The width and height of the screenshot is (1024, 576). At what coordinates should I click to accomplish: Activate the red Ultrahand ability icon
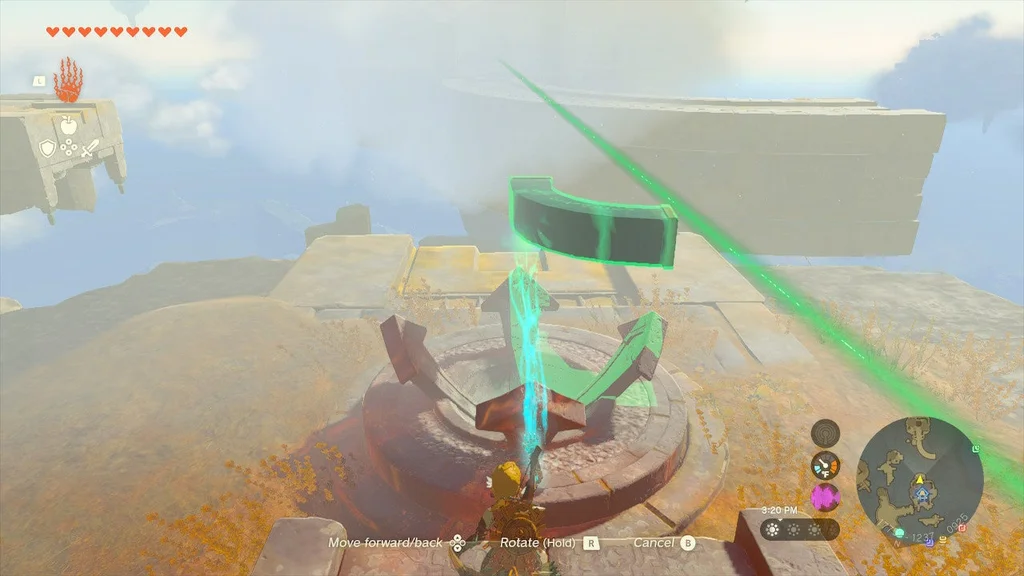(x=67, y=81)
